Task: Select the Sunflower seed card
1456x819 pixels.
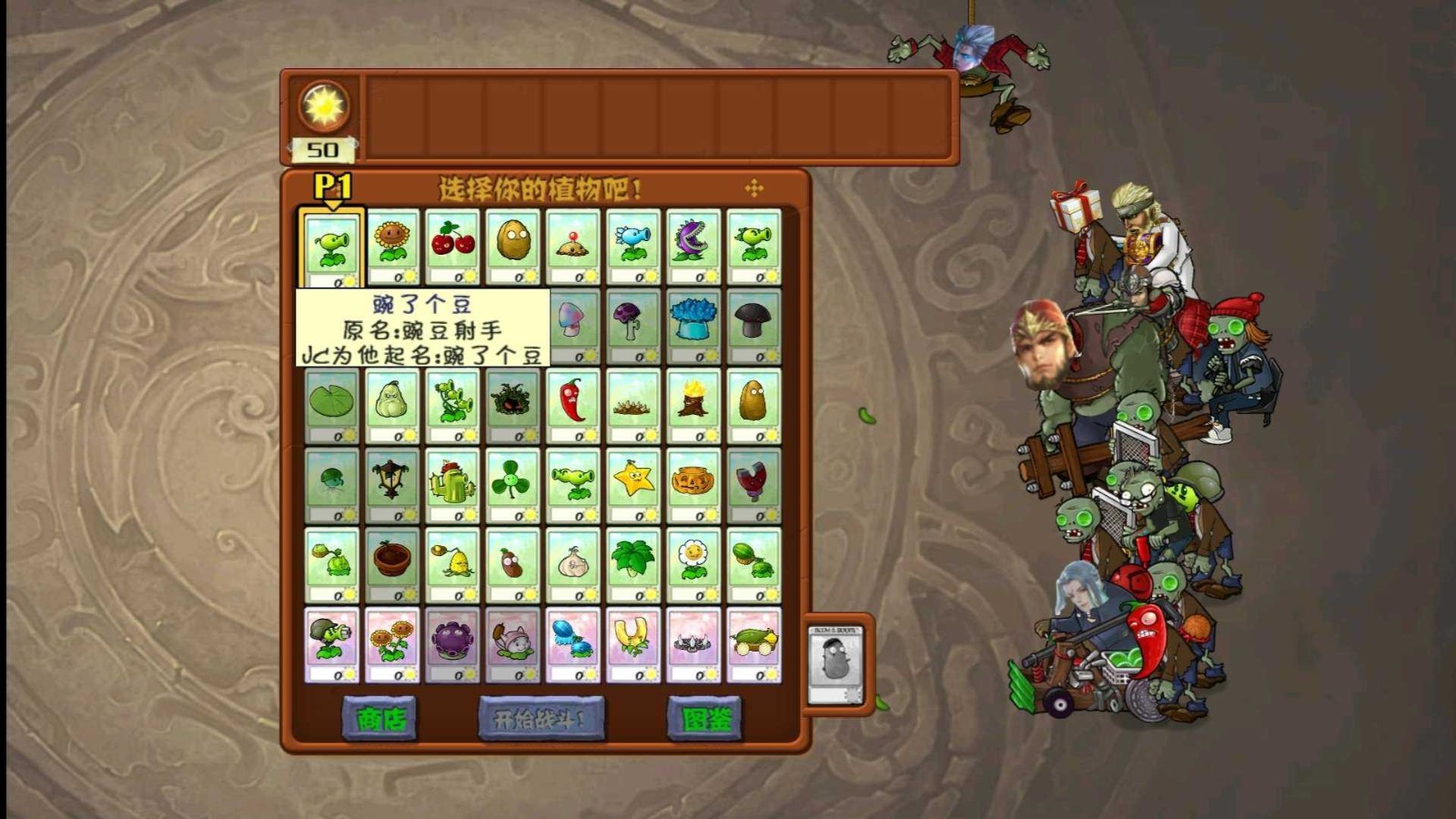Action: pyautogui.click(x=393, y=241)
